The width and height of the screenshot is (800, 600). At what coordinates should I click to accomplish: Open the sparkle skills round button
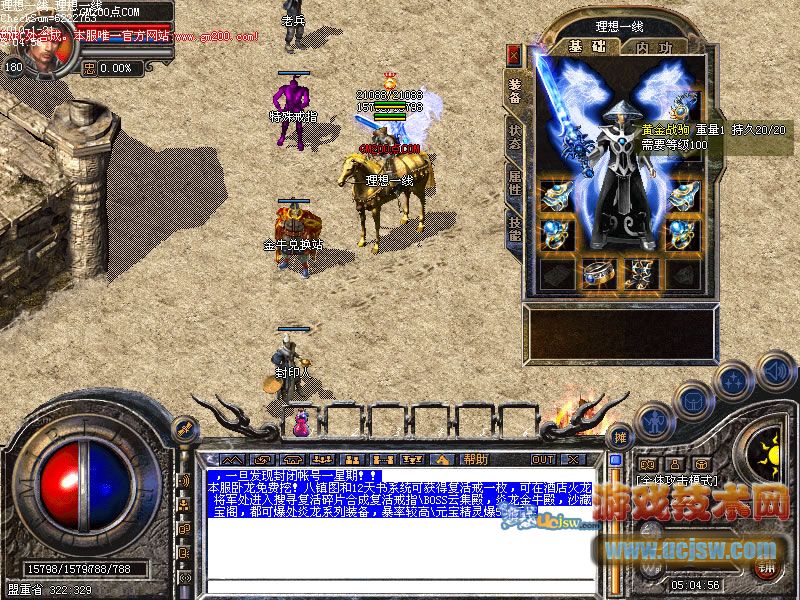(x=734, y=379)
